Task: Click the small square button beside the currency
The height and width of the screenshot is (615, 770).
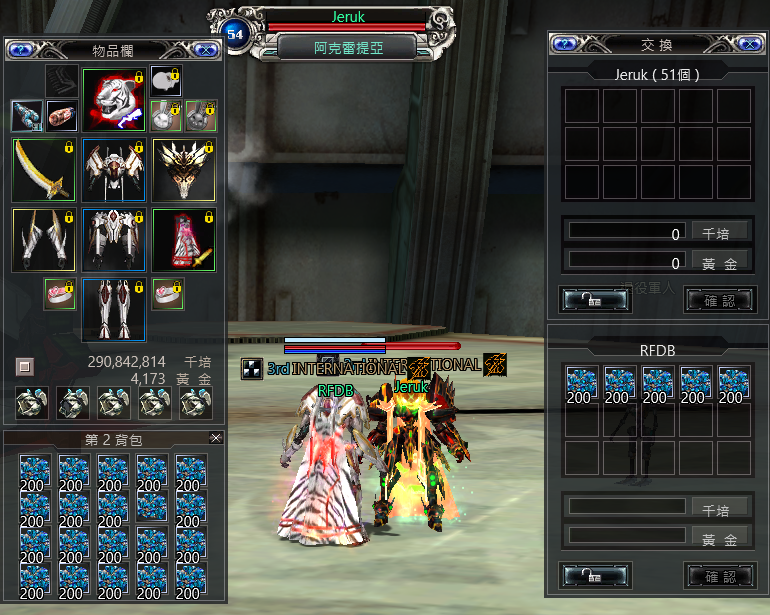Action: 25,367
